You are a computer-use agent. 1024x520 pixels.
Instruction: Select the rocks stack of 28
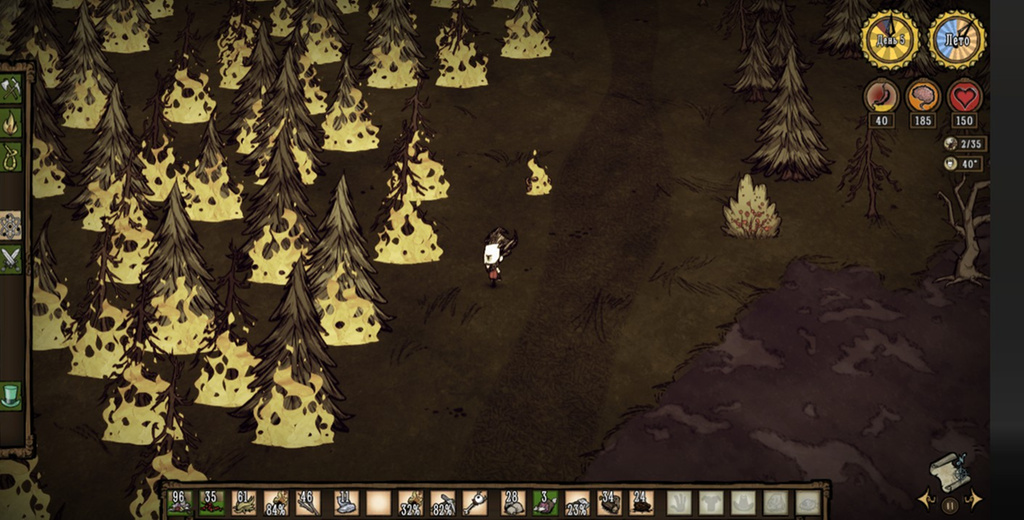513,502
